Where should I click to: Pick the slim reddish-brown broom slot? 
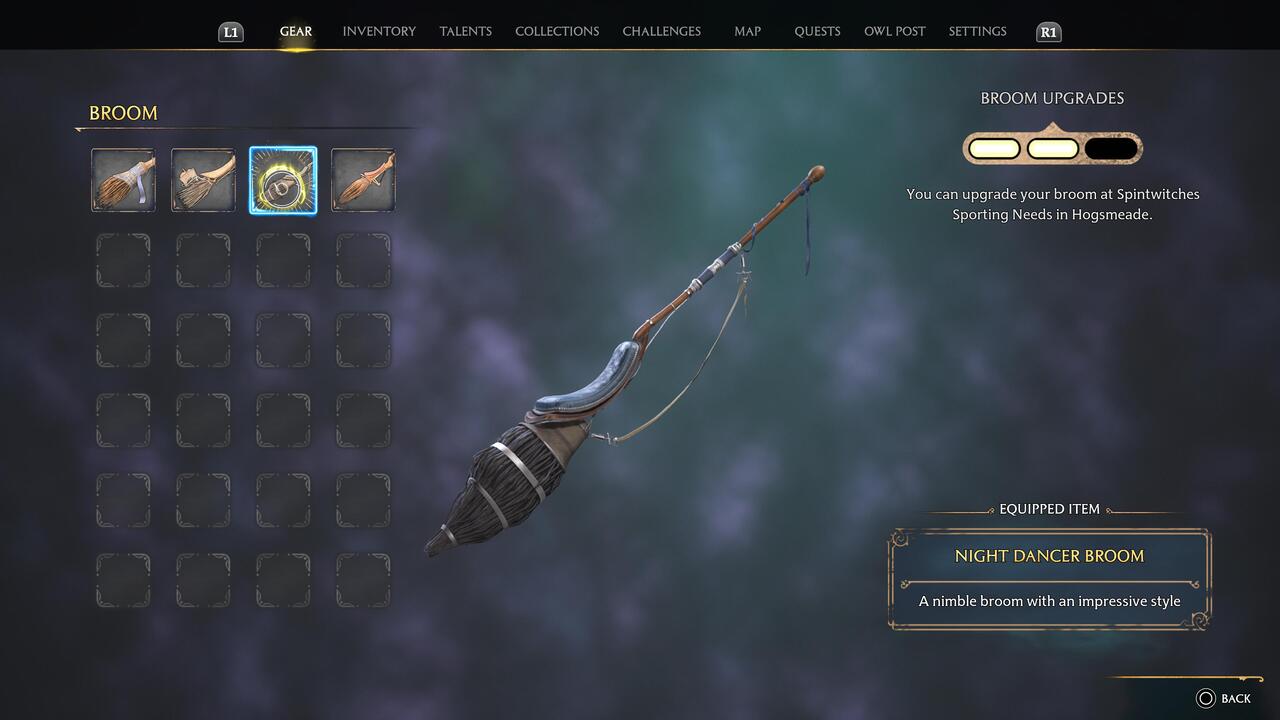tap(363, 180)
